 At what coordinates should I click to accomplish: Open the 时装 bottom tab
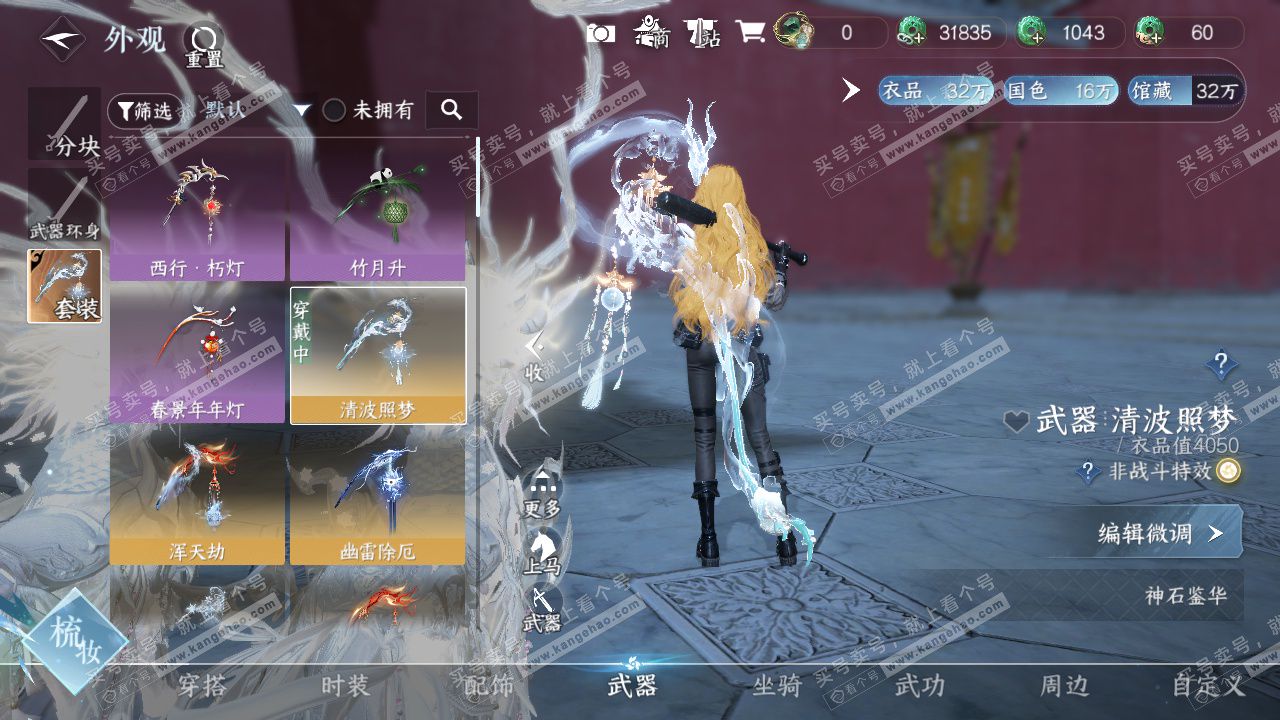click(x=345, y=686)
